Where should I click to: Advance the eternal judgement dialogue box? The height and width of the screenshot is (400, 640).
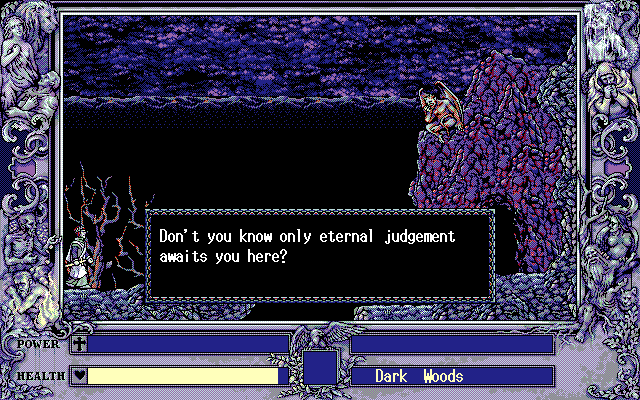pyautogui.click(x=320, y=254)
